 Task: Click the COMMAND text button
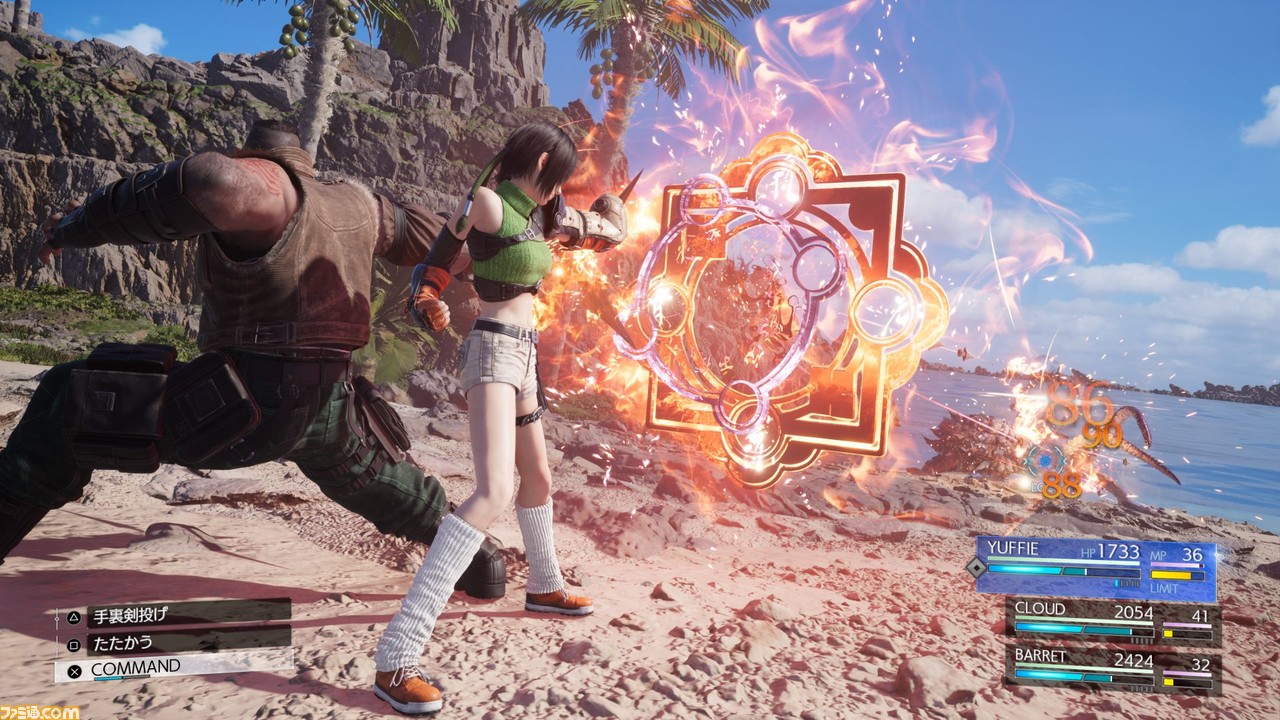135,667
